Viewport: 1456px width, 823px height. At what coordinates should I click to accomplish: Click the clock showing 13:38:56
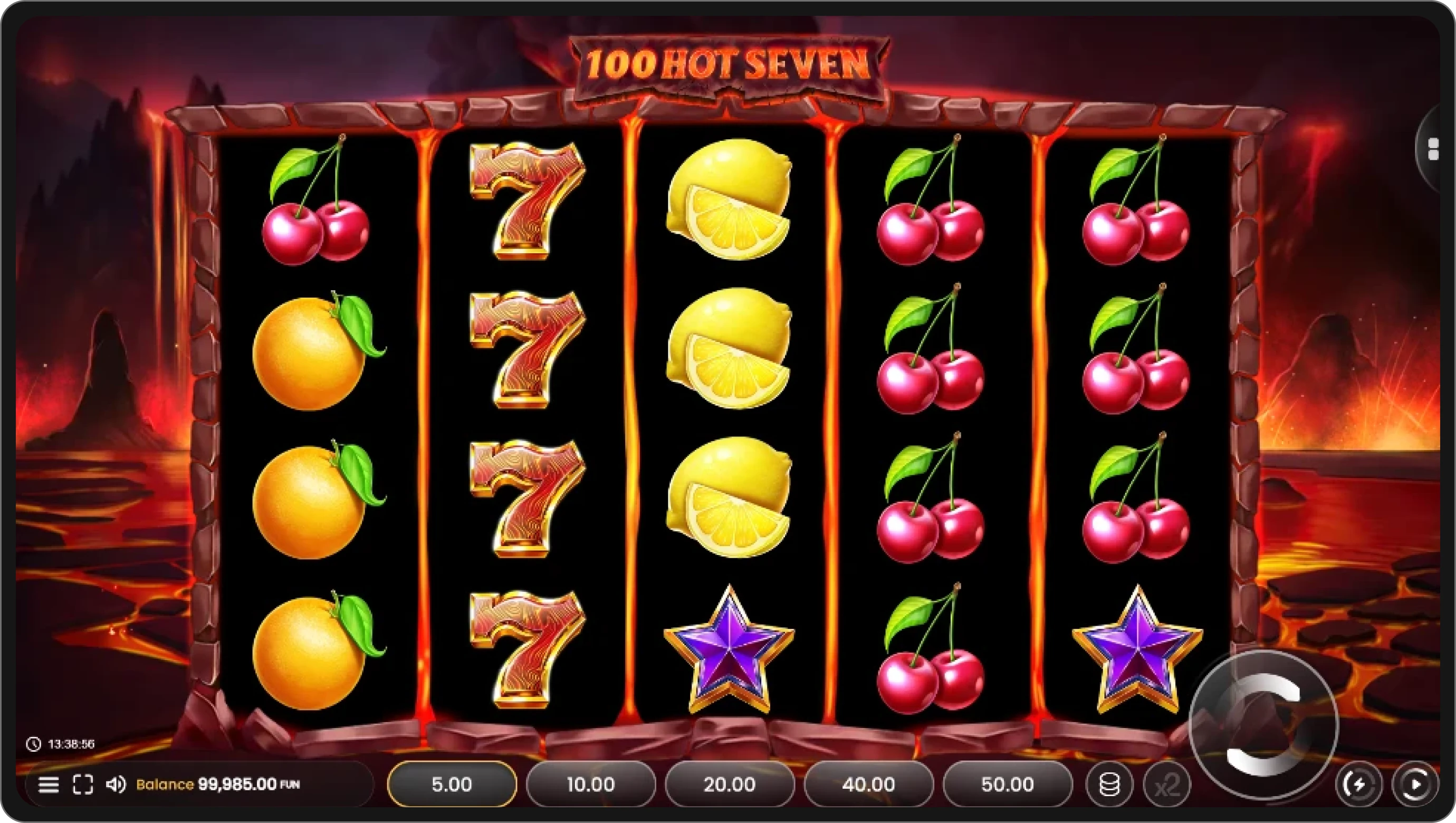[x=59, y=743]
